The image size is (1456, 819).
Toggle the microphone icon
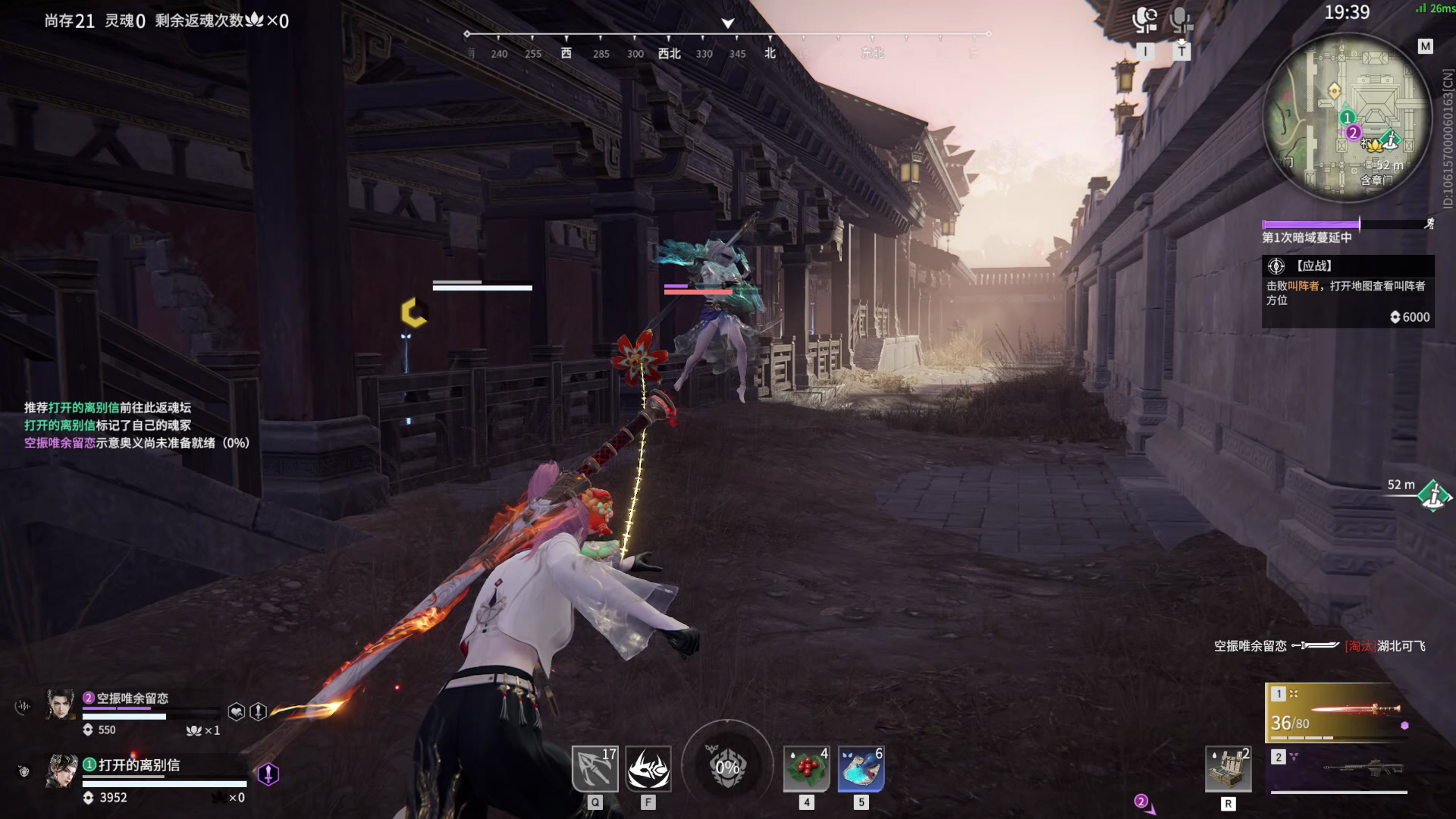click(x=1180, y=20)
